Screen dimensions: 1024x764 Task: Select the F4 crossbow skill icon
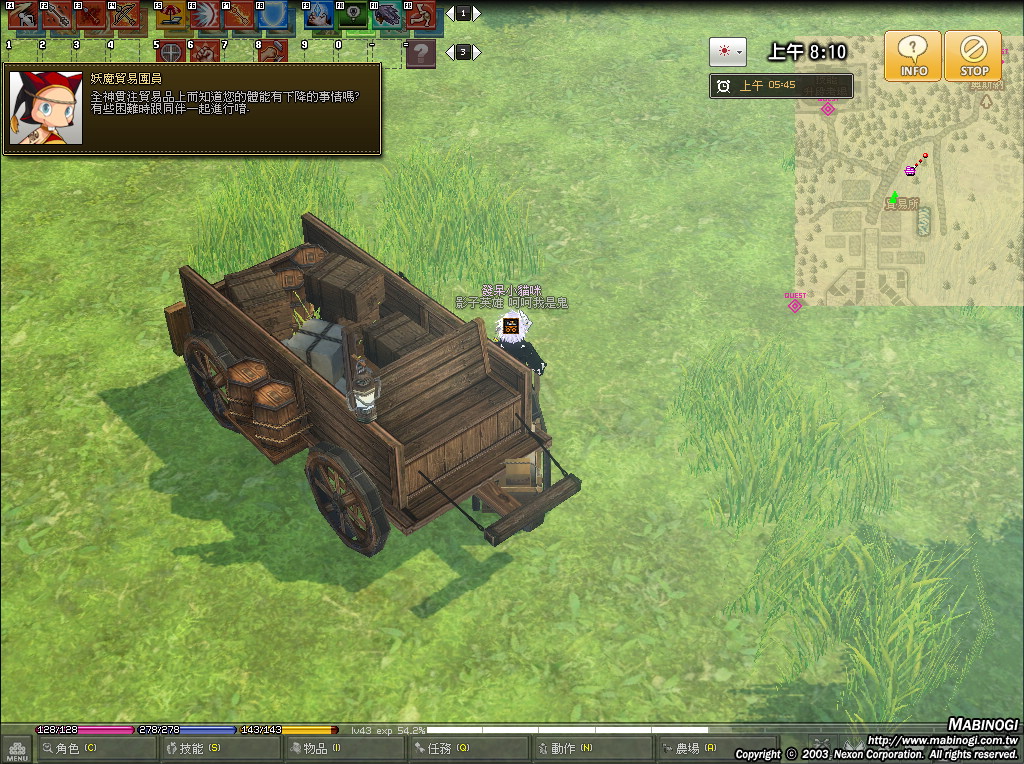pos(125,16)
